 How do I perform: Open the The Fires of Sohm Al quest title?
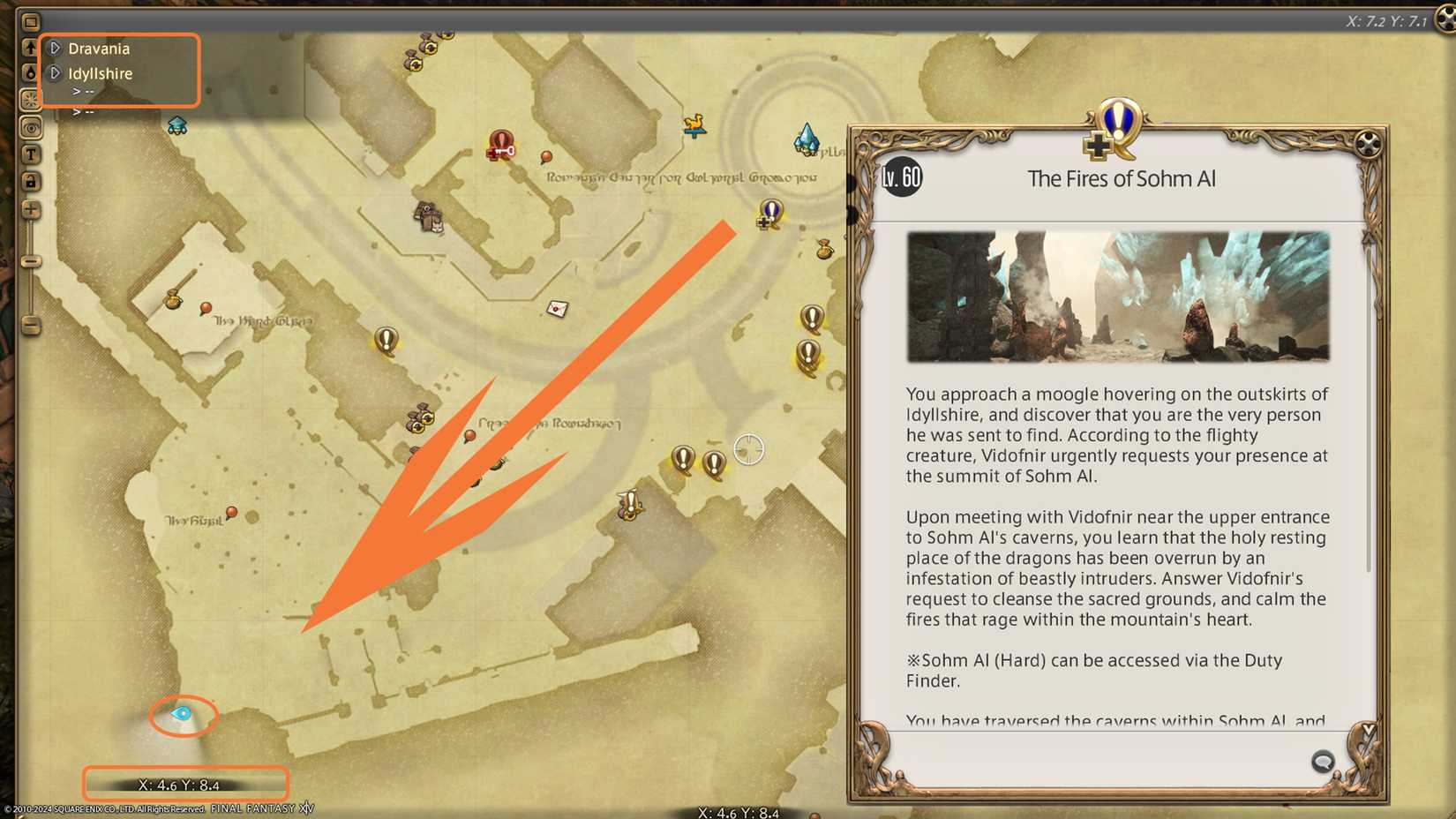pos(1121,178)
